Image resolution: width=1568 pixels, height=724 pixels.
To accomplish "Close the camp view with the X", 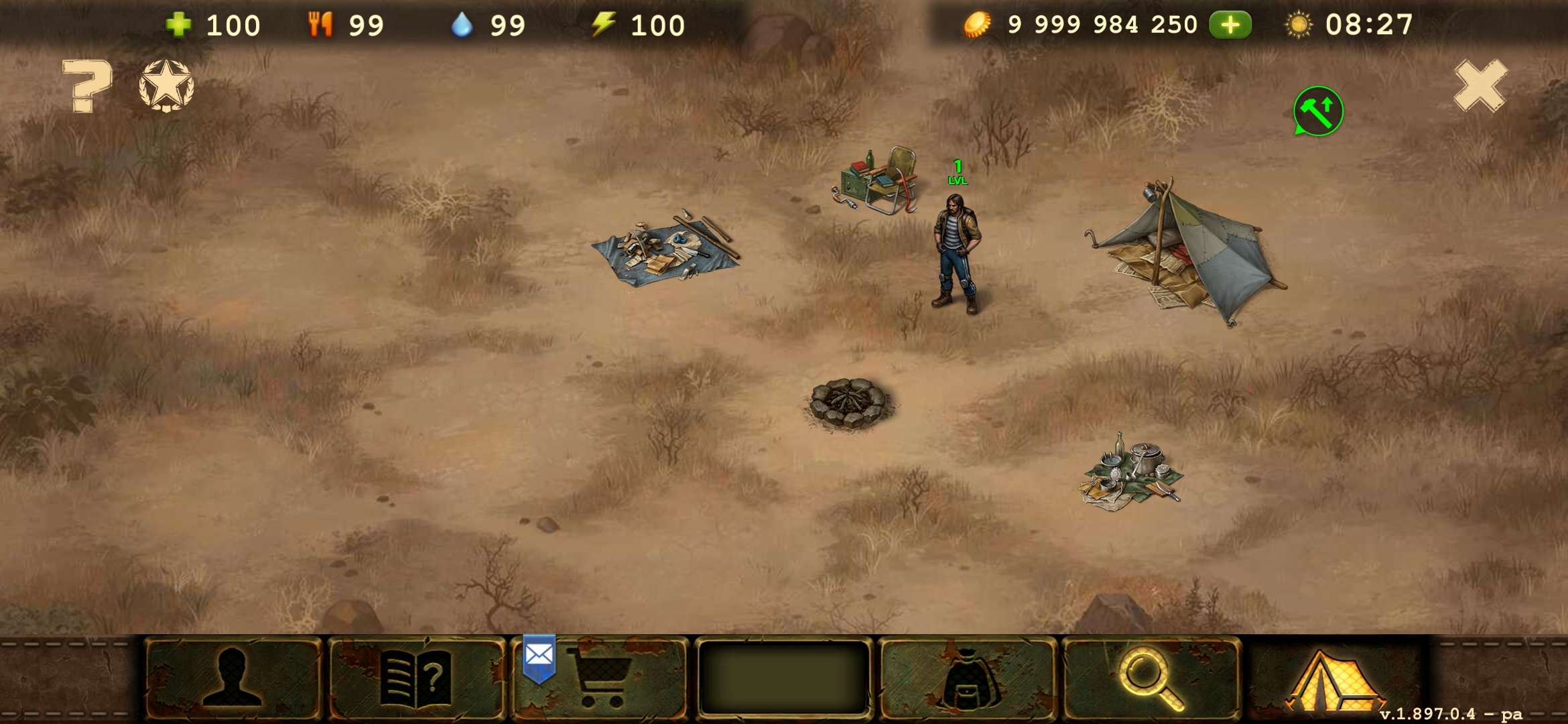I will tap(1480, 86).
